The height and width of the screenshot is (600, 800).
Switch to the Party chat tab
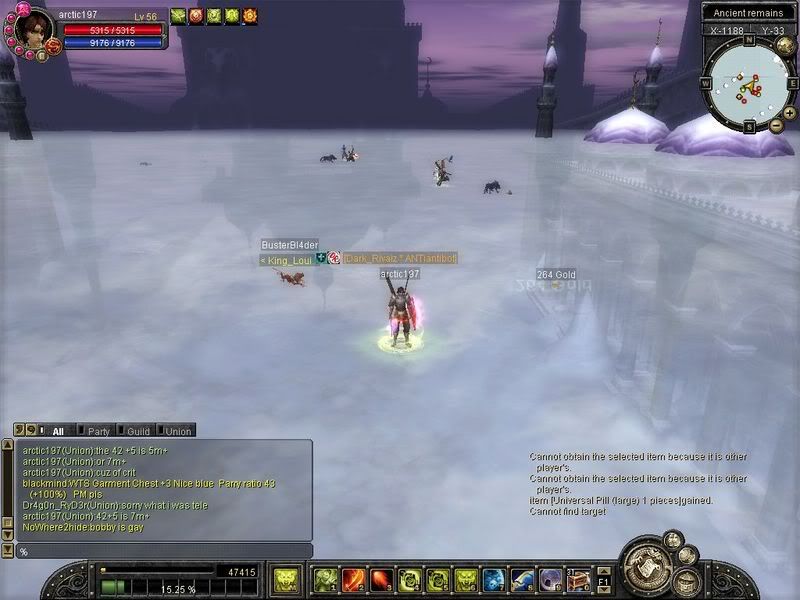99,431
